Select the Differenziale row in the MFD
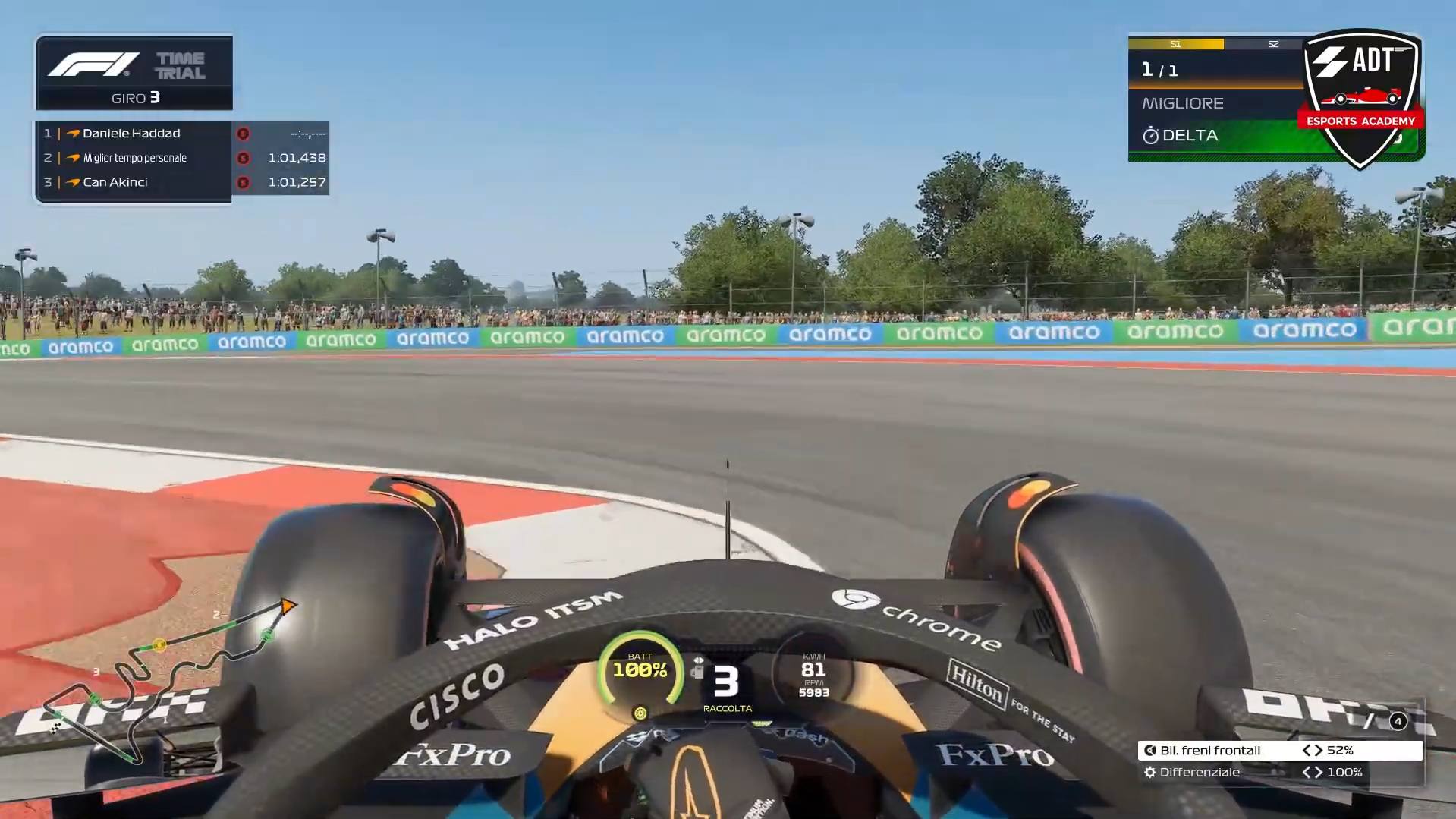 (1214, 772)
